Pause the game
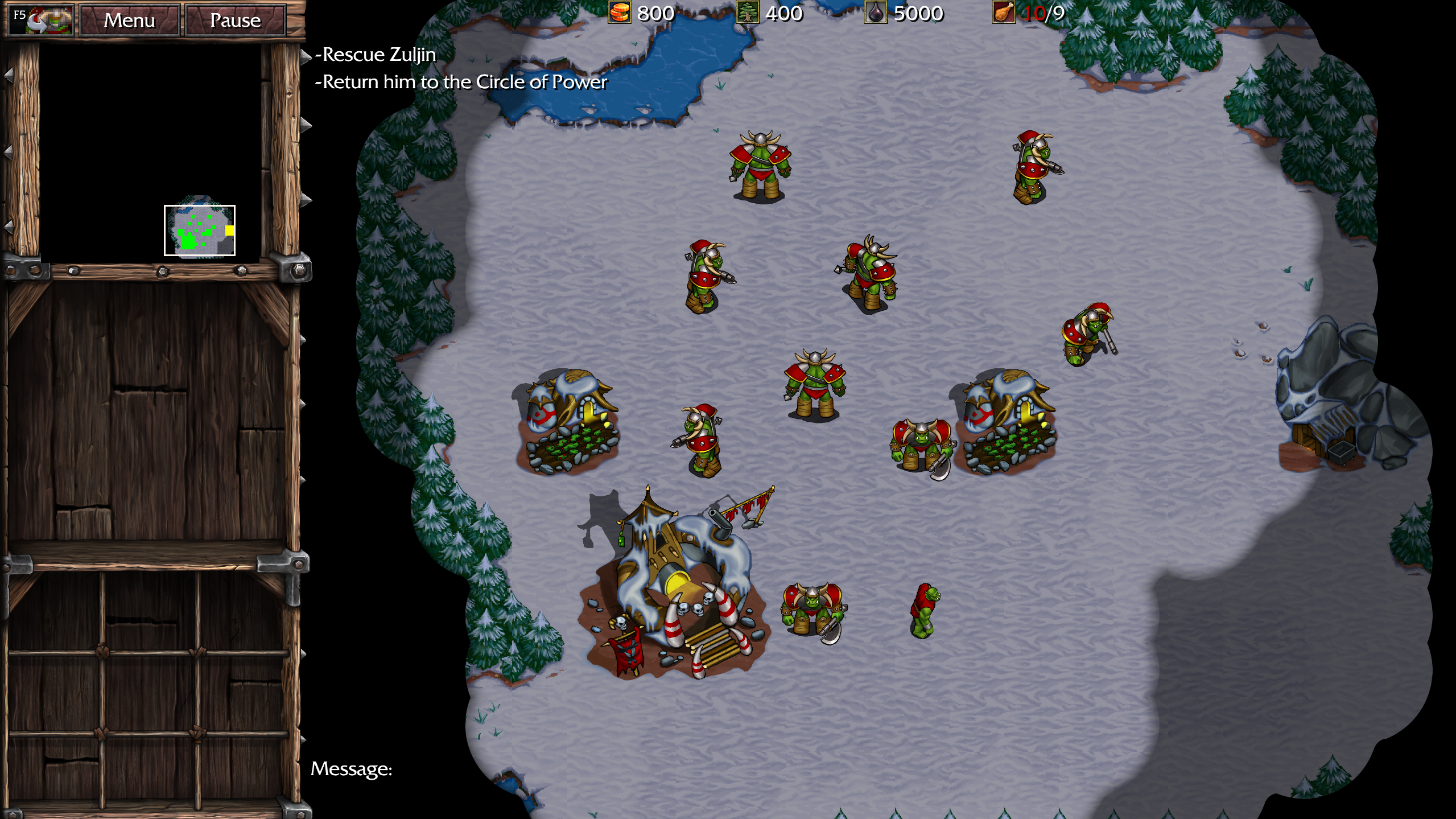 (x=235, y=19)
